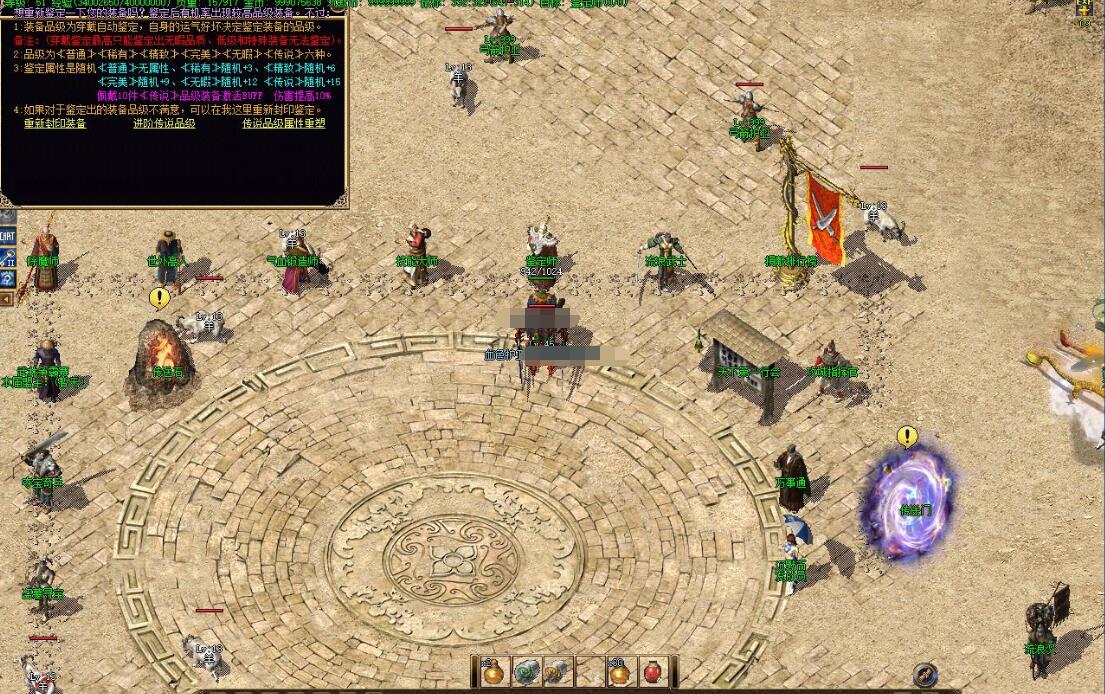Image resolution: width=1105 pixels, height=694 pixels.
Task: Open the CHAT button on left edge
Action: coord(7,236)
